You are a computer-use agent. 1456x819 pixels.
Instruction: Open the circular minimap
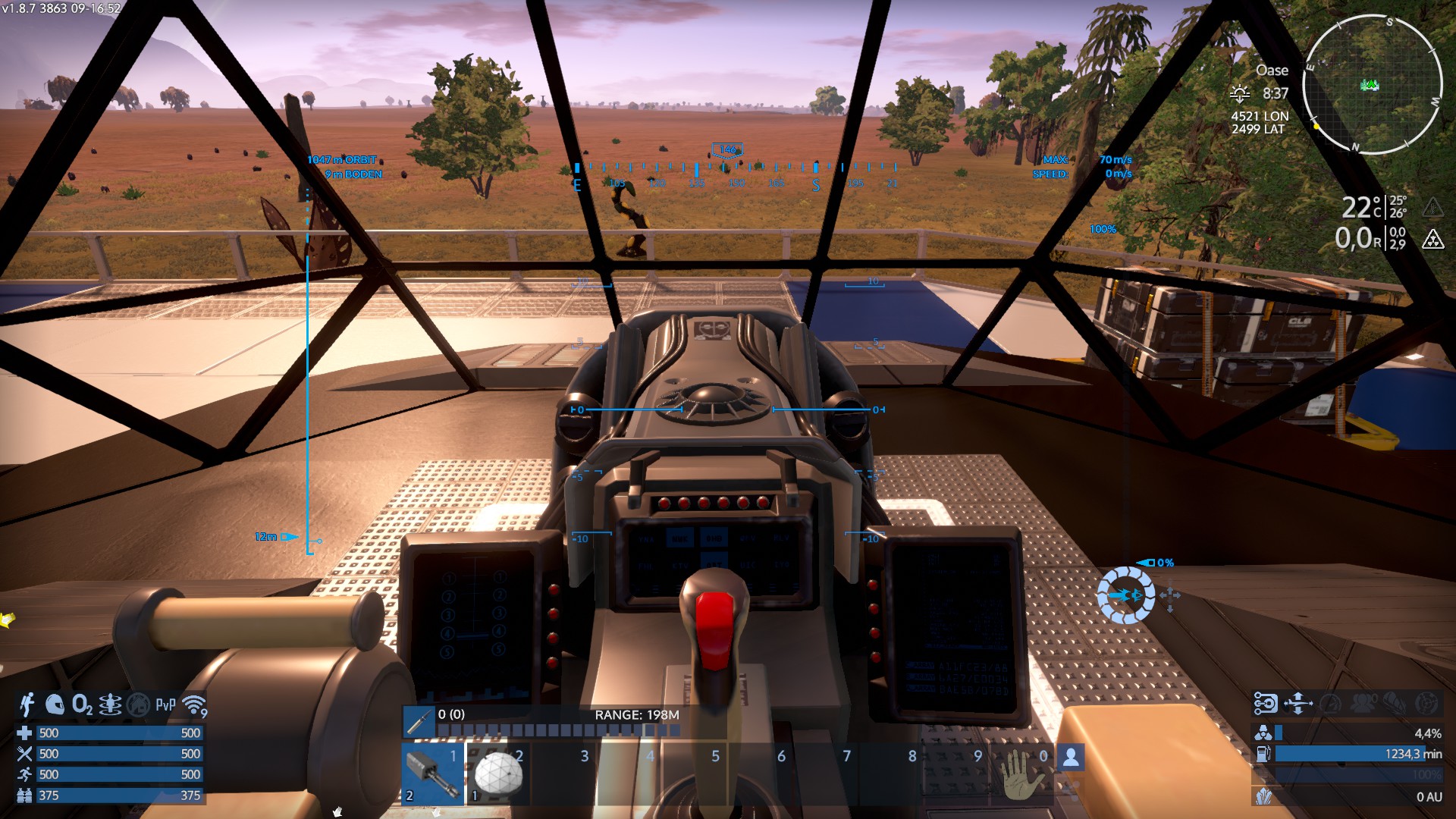tap(1372, 84)
